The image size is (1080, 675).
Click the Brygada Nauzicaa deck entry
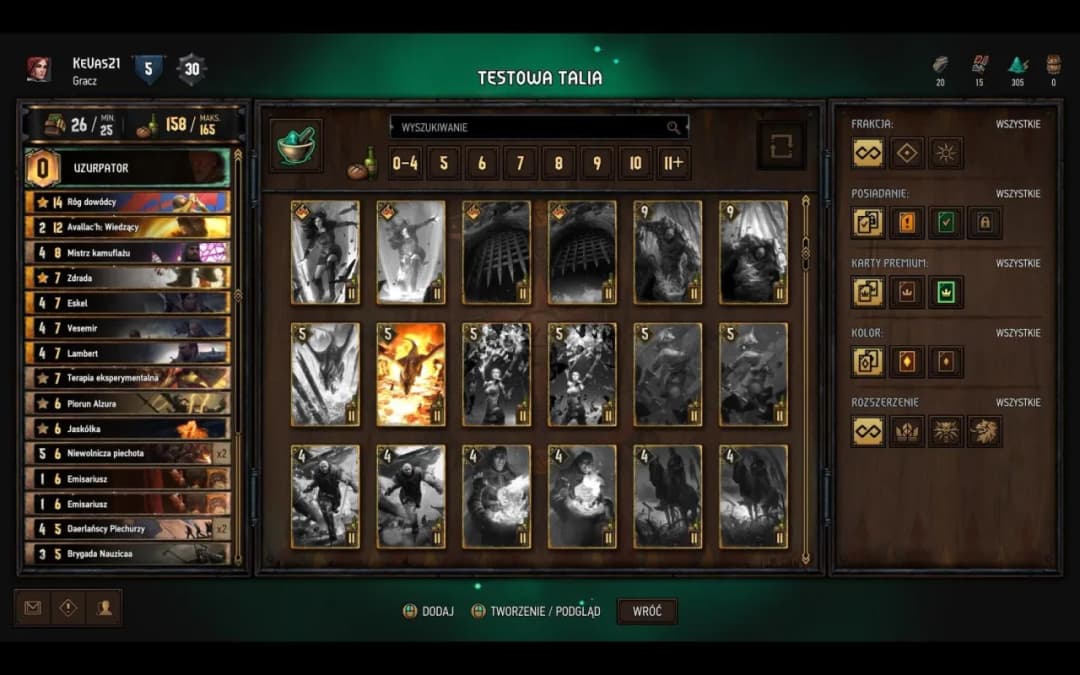coord(128,553)
